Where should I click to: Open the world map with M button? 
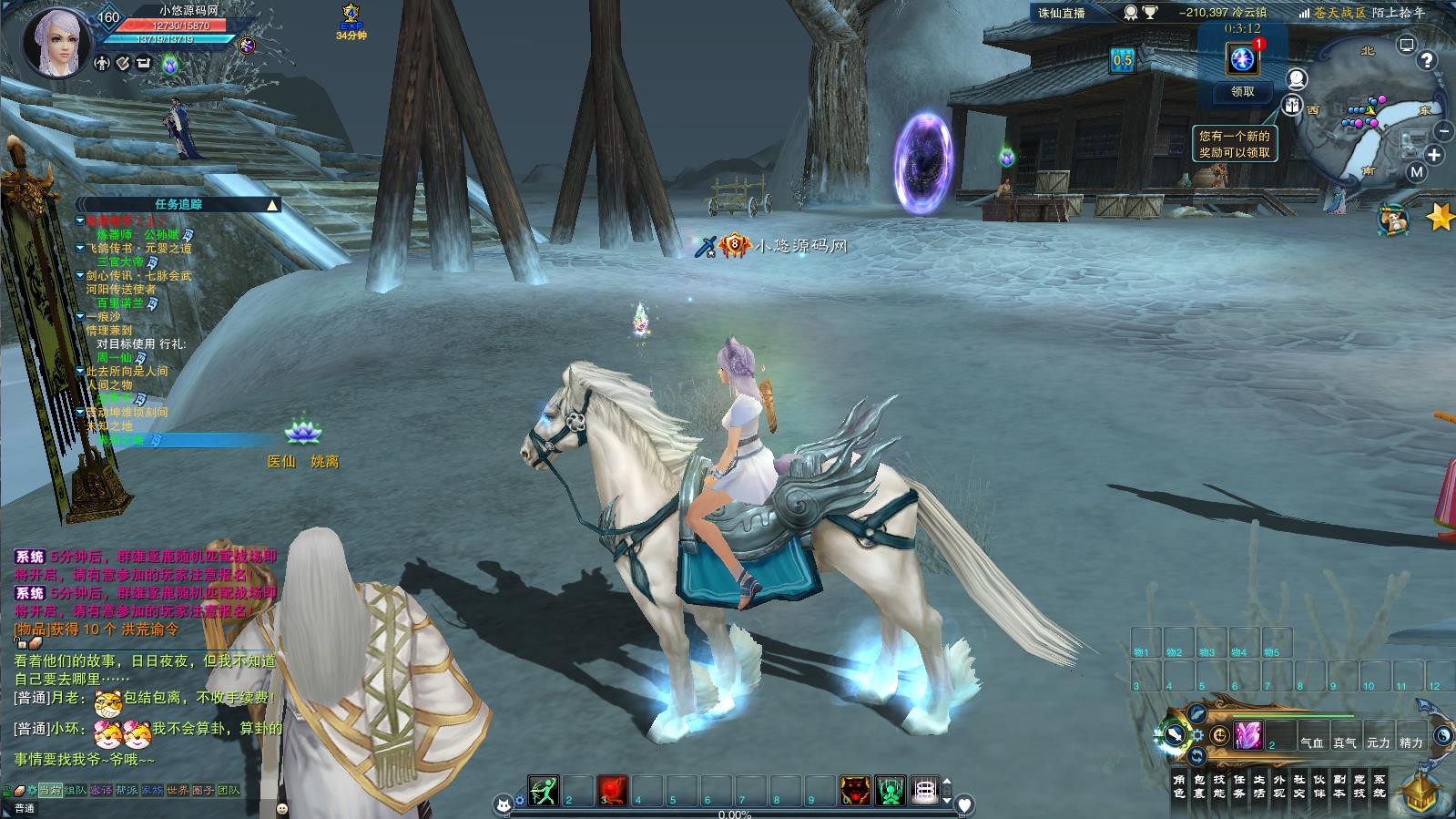tap(1416, 171)
